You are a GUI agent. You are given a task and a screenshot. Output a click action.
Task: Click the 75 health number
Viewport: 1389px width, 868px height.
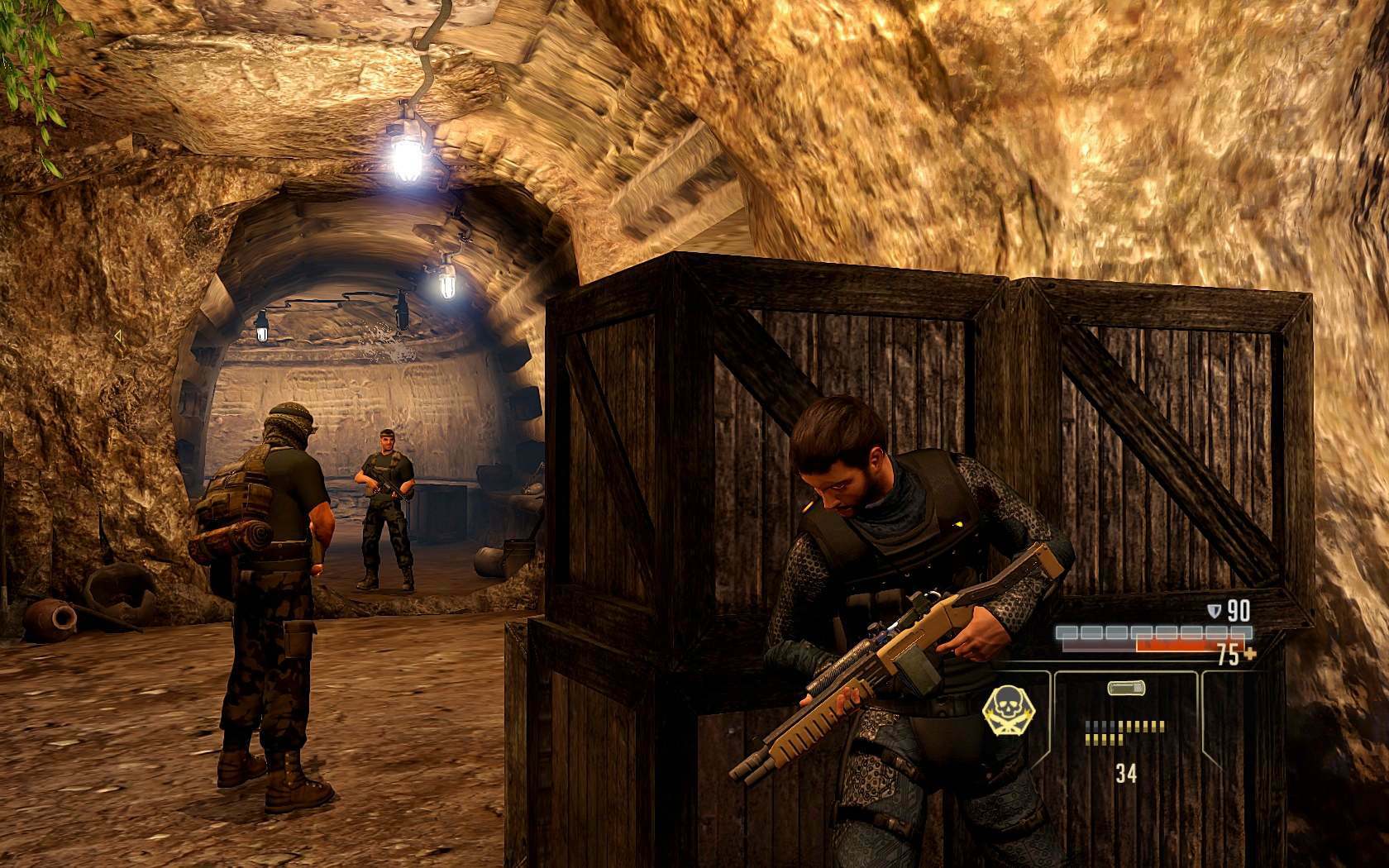1229,655
